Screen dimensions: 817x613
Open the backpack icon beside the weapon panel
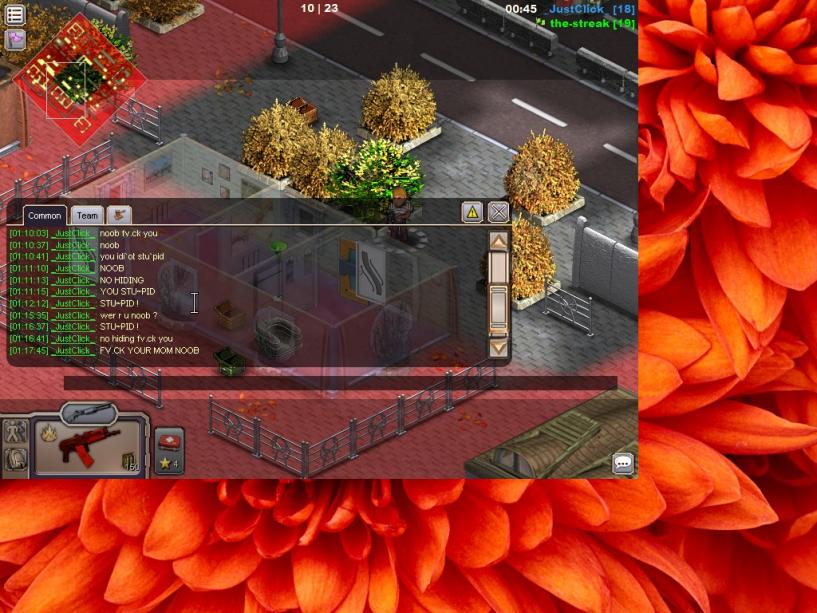(15, 460)
